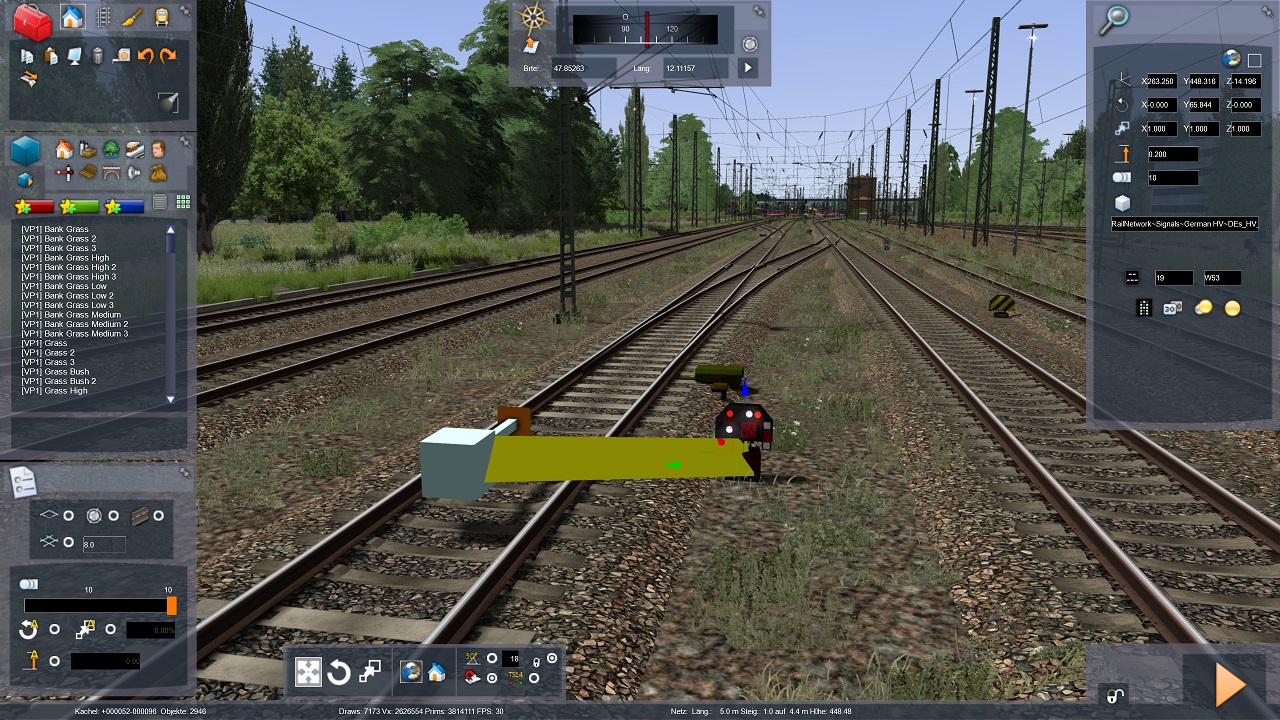Viewport: 1280px width, 720px height.
Task: Open the magnifying glass search panel
Action: pos(1114,18)
